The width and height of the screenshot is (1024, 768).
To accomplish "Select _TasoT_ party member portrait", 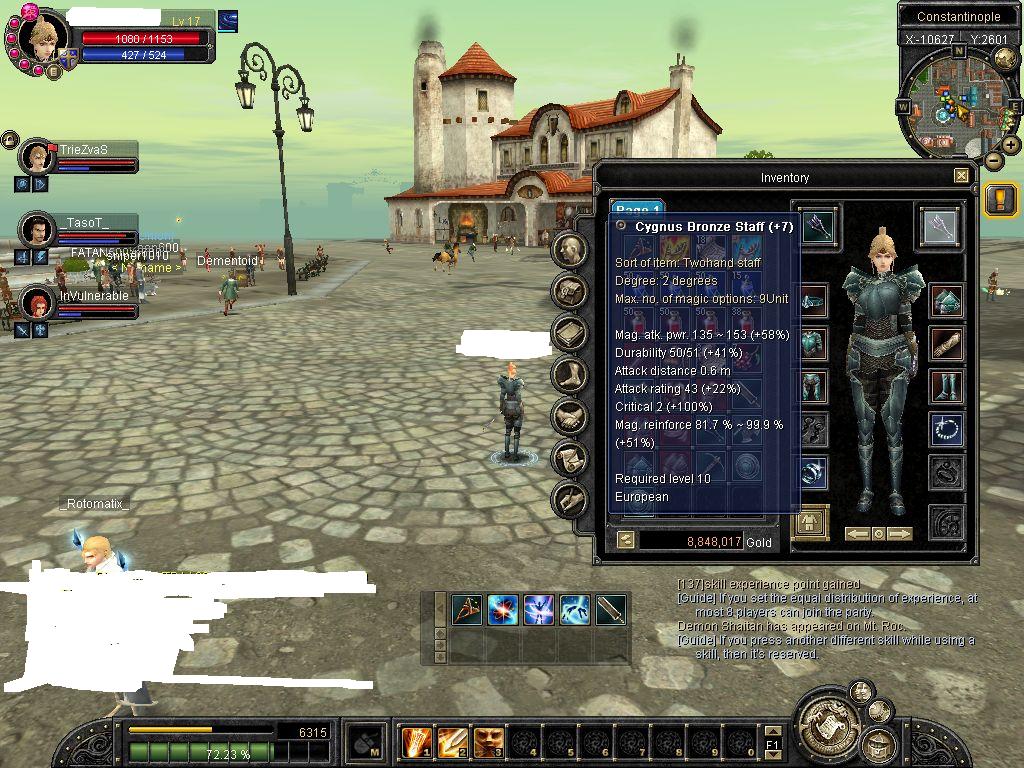I will tap(38, 230).
